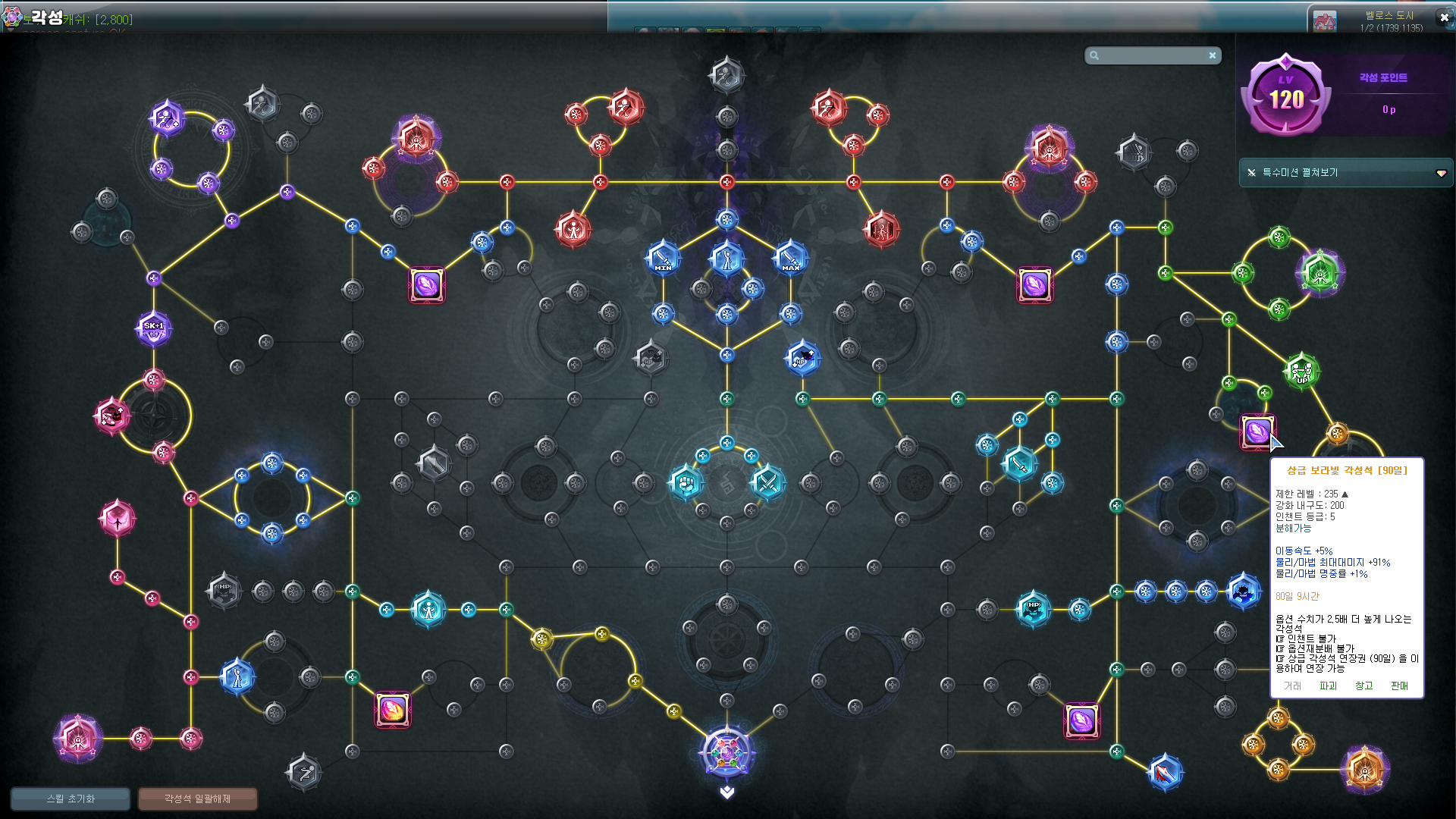Click the 각성석 일괄해제 button
The image size is (1456, 819).
(197, 799)
